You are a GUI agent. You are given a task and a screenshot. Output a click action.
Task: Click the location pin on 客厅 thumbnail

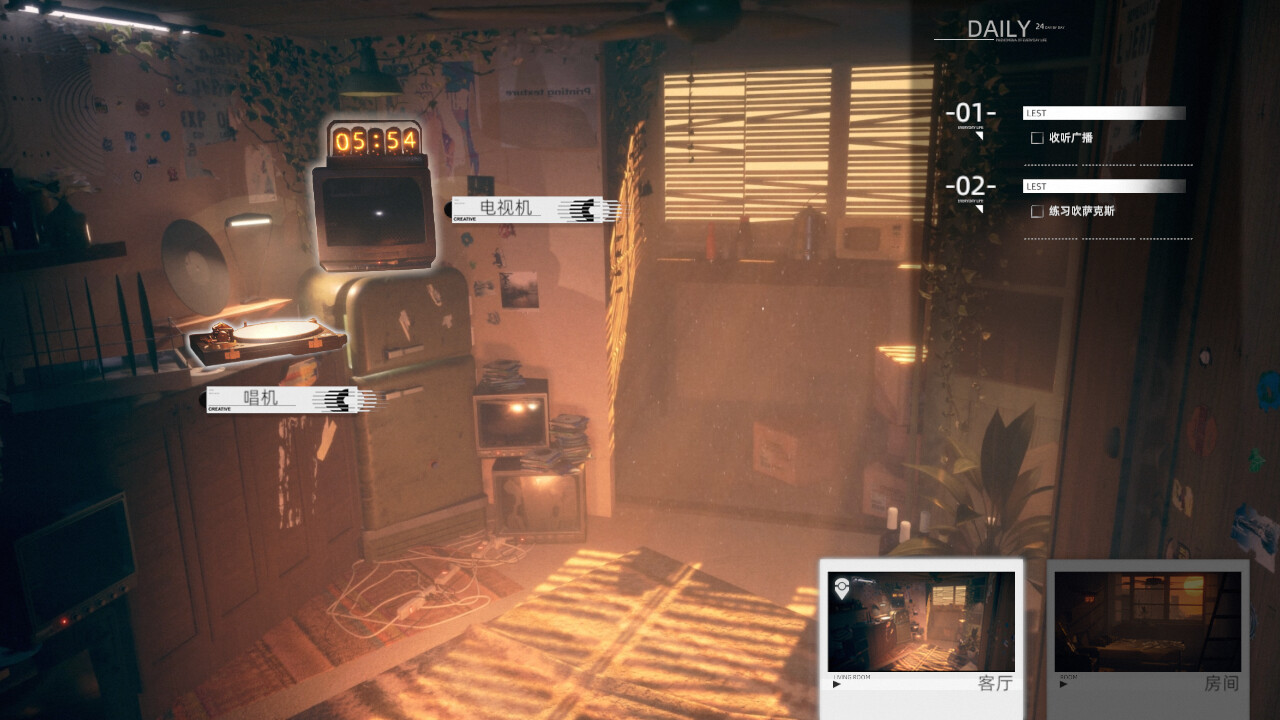point(842,586)
